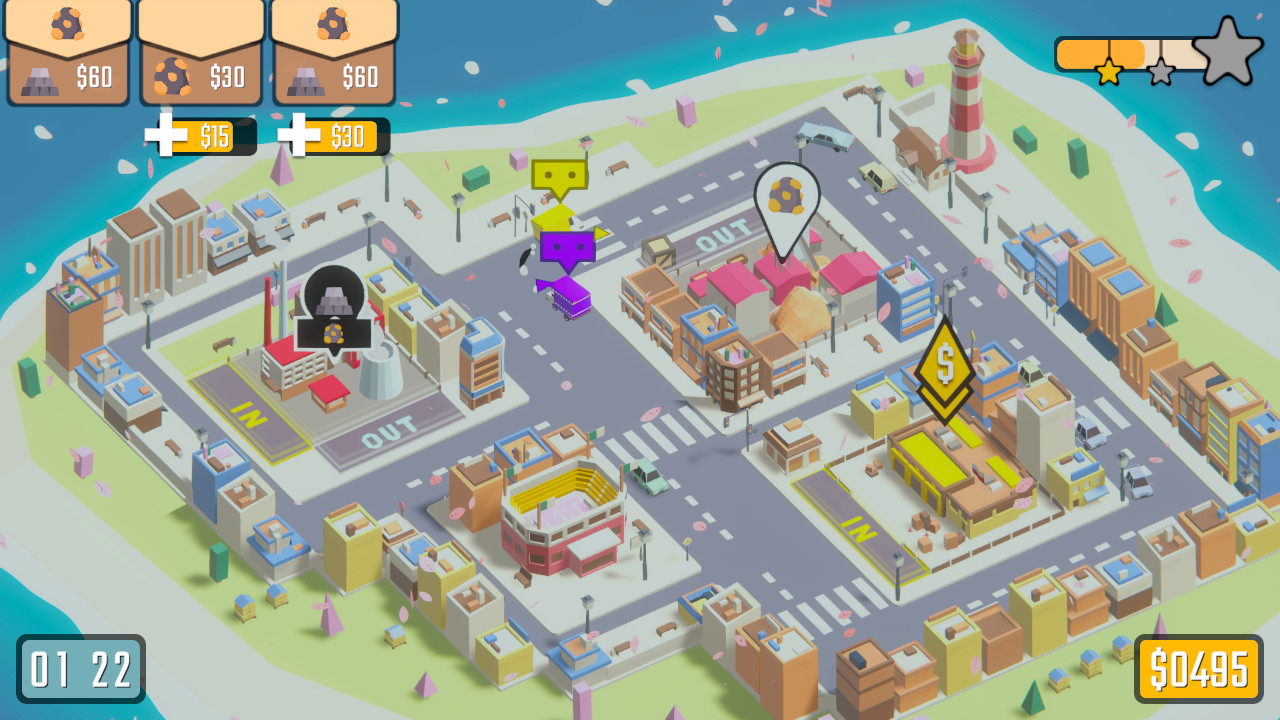The height and width of the screenshot is (720, 1280).
Task: Toggle the yellow filled star on the progress bar
Action: [x=1110, y=70]
